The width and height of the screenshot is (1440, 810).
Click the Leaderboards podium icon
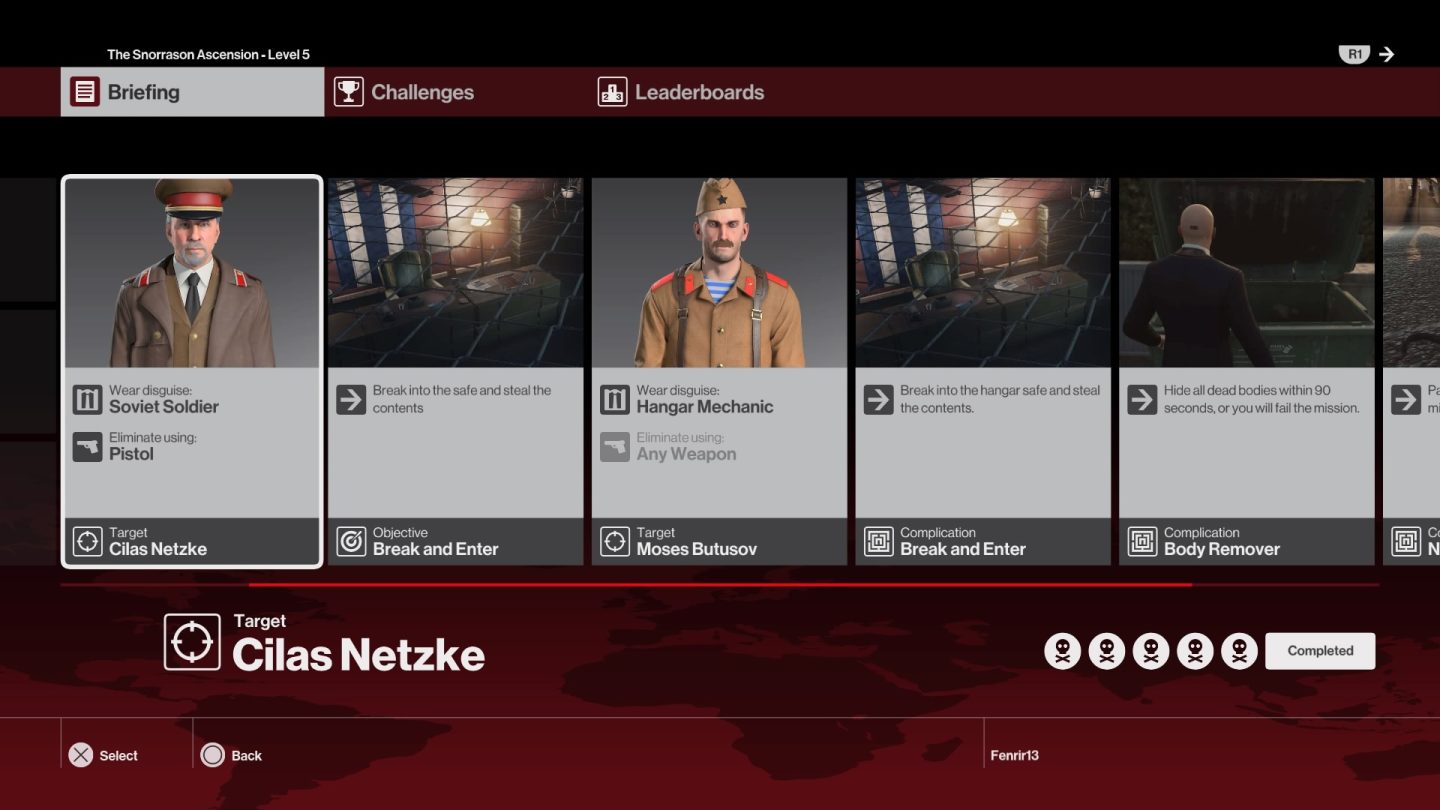click(x=611, y=92)
